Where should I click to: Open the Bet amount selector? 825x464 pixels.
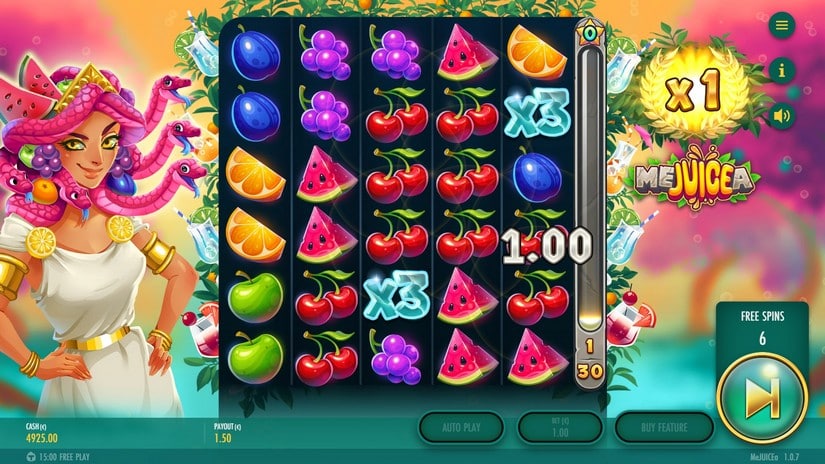559,427
